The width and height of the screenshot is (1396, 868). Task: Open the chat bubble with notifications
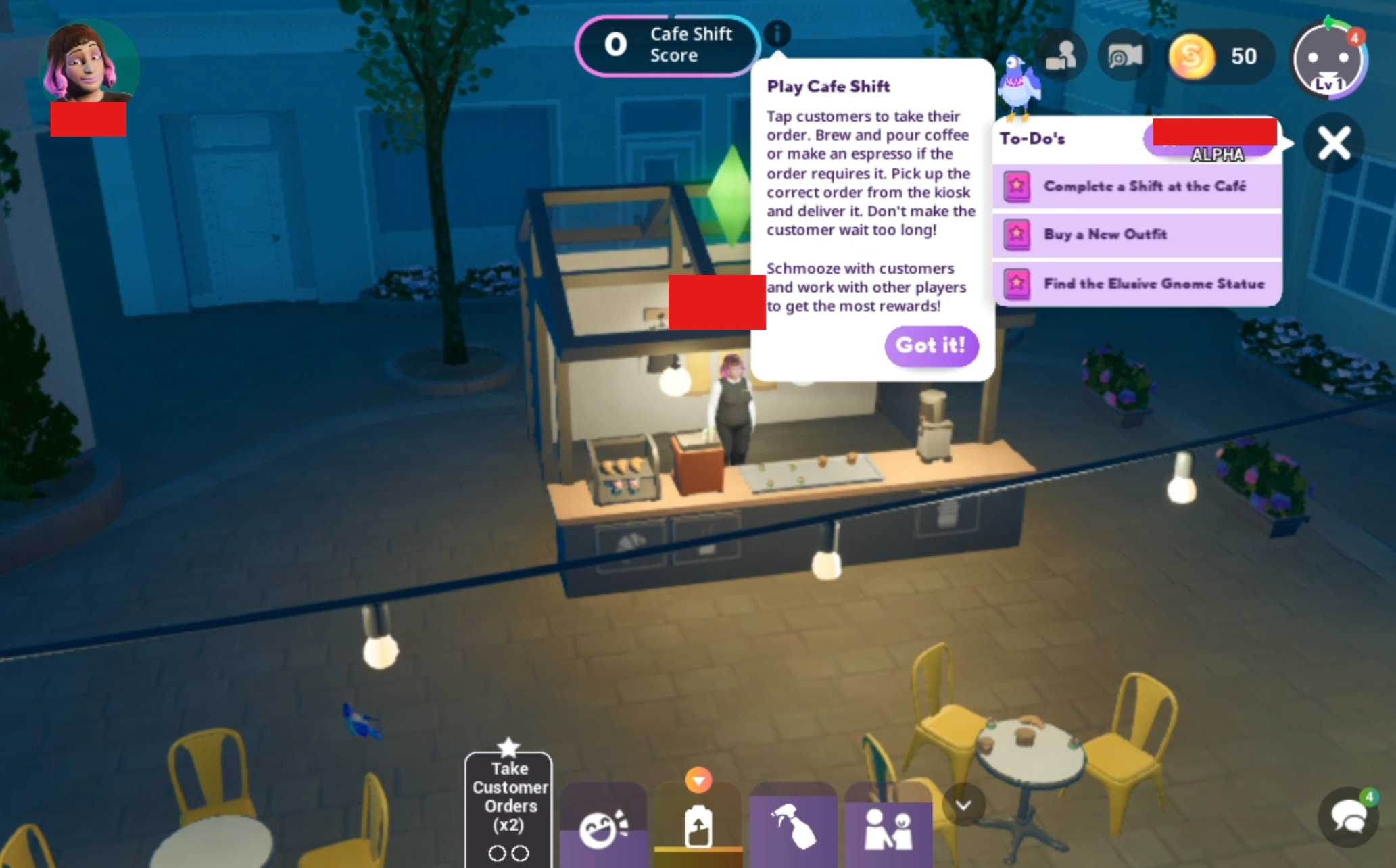pyautogui.click(x=1349, y=817)
